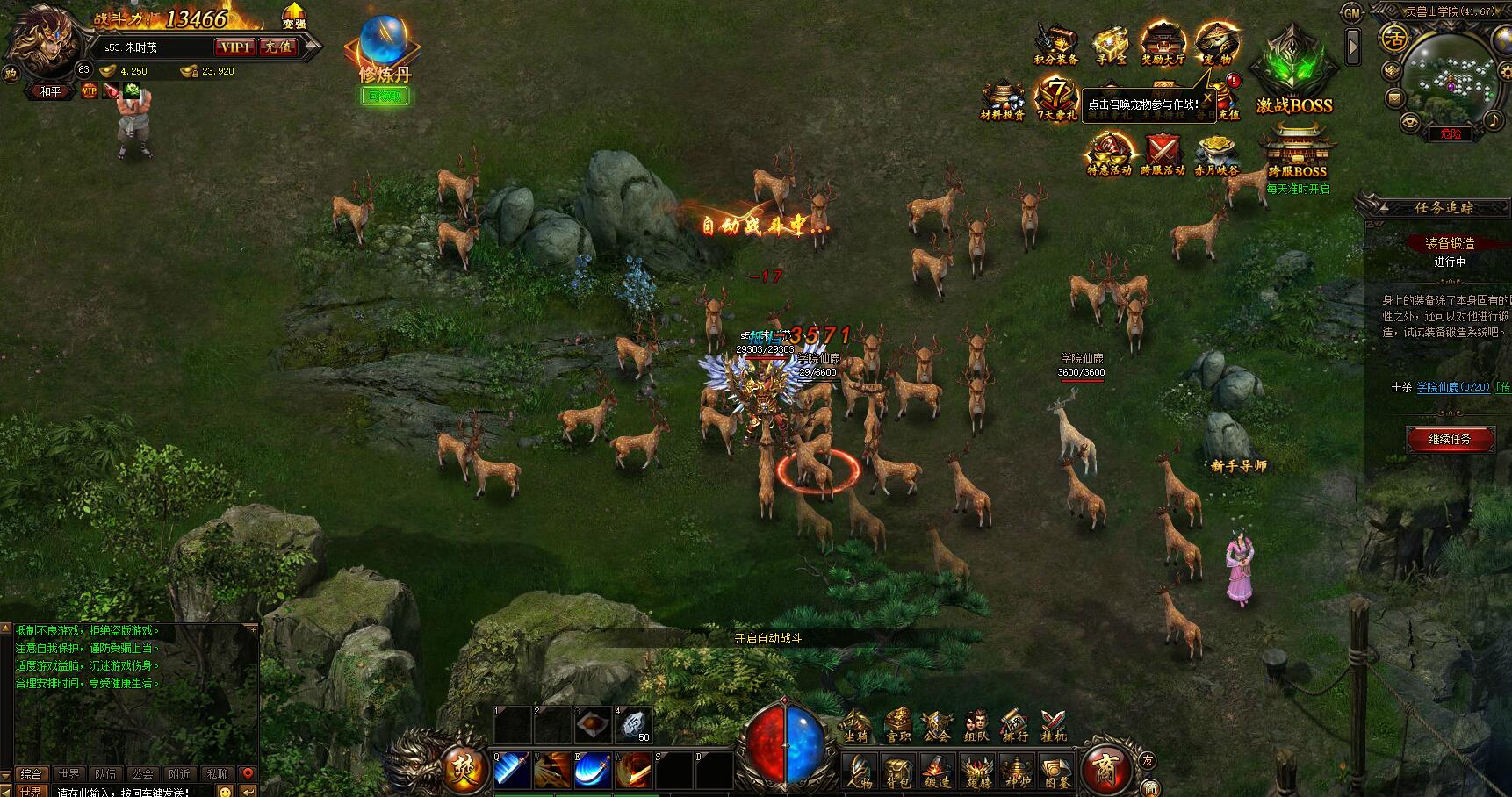The image size is (1512, 797).
Task: Activate the Q blue sword skill
Action: (x=511, y=770)
